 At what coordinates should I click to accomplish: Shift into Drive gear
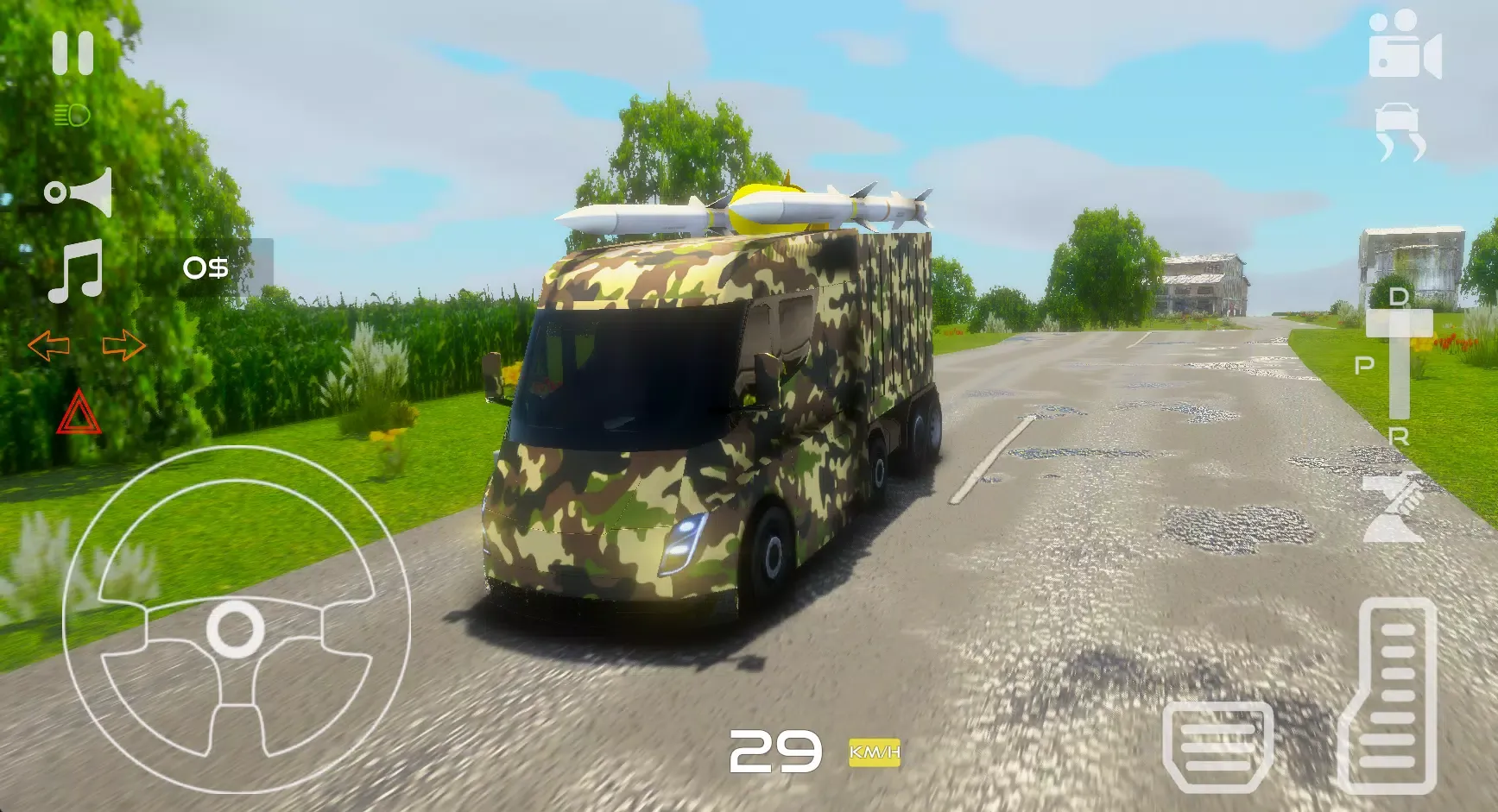[1399, 298]
